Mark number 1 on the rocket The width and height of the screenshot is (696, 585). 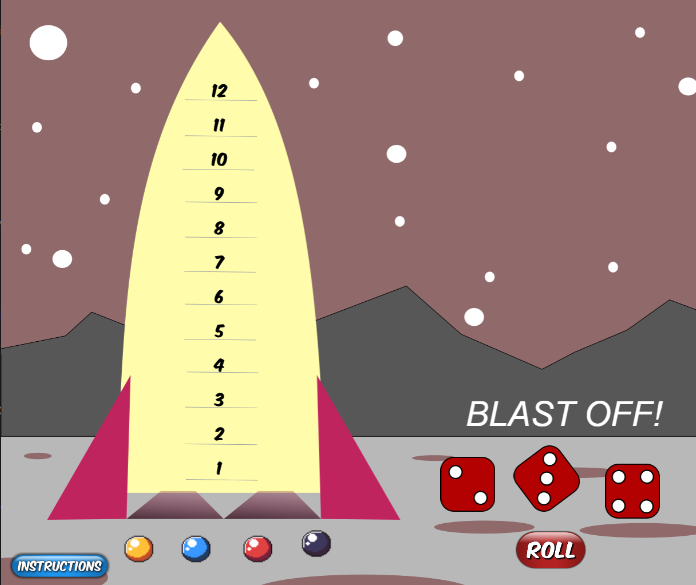(219, 468)
